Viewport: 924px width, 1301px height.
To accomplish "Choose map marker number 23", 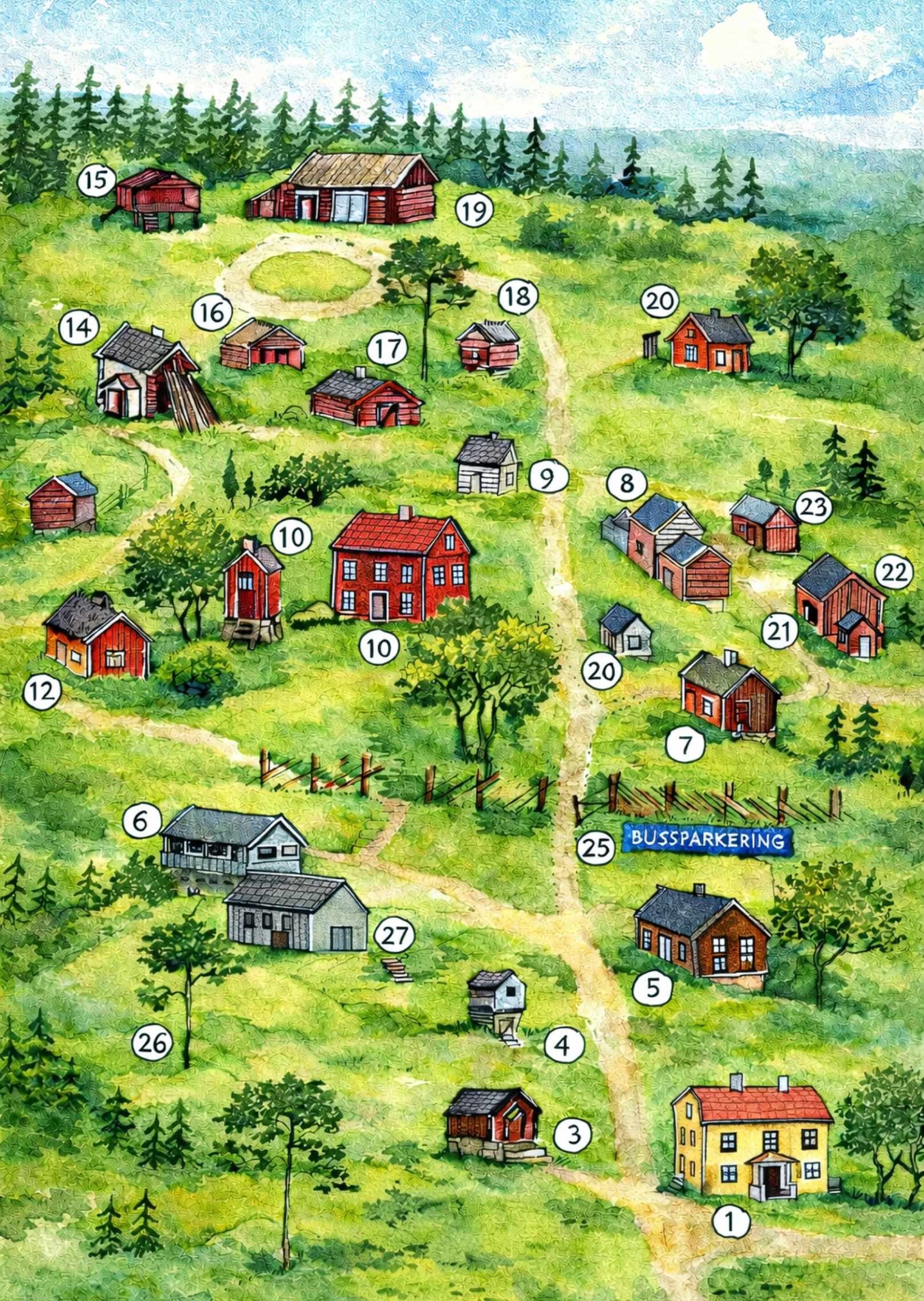I will 813,506.
